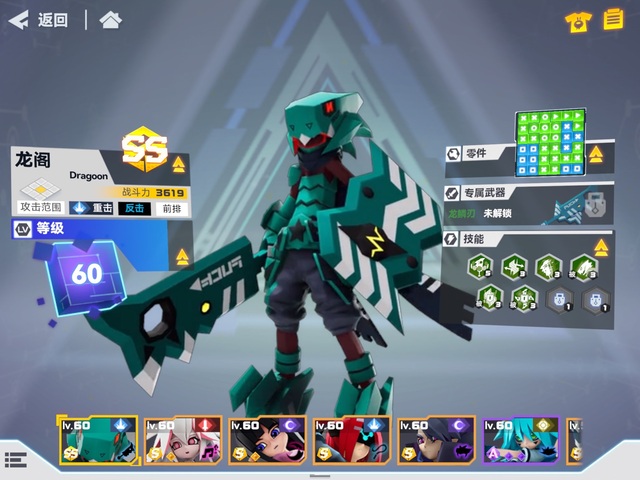This screenshot has width=640, height=480.
Task: Tap the 前排 front row tag
Action: coord(172,208)
